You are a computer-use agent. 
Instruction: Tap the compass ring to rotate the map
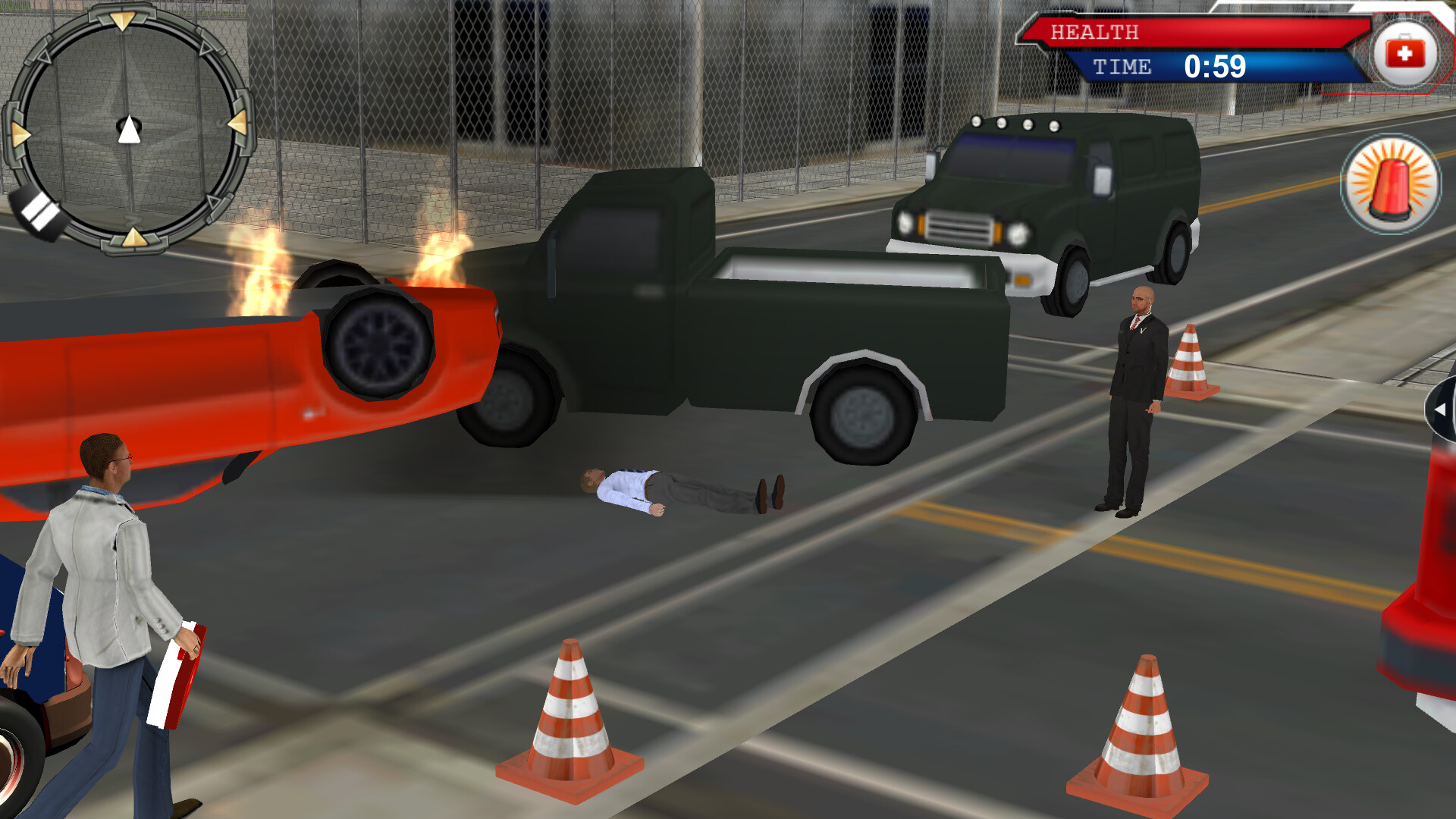pos(129,129)
